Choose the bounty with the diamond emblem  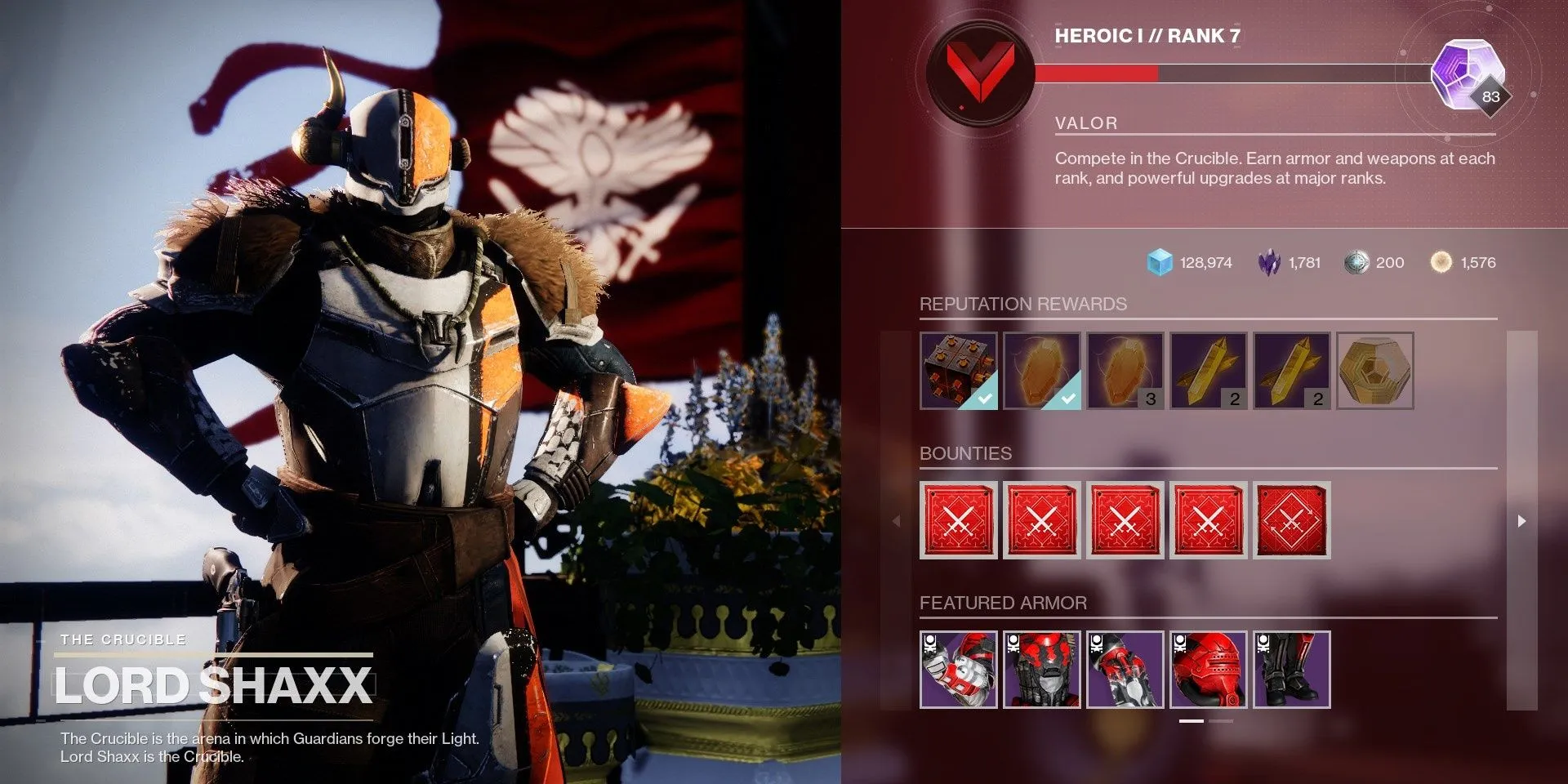1292,520
